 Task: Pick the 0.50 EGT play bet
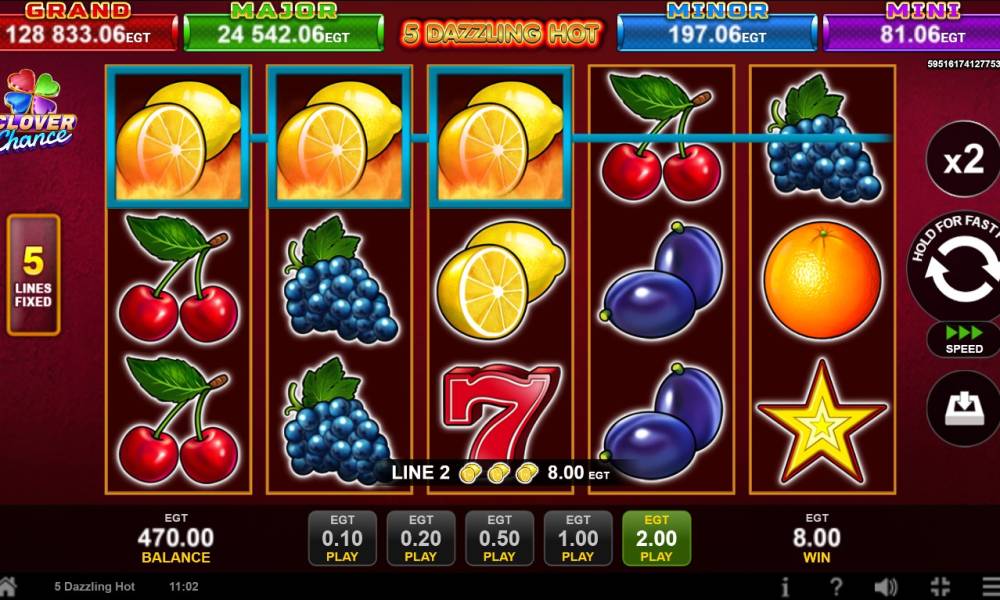pyautogui.click(x=499, y=538)
